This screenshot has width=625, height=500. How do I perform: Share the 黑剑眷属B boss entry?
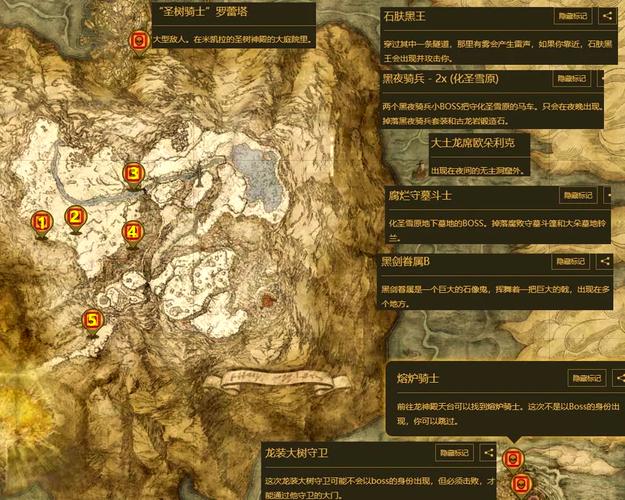pos(606,261)
